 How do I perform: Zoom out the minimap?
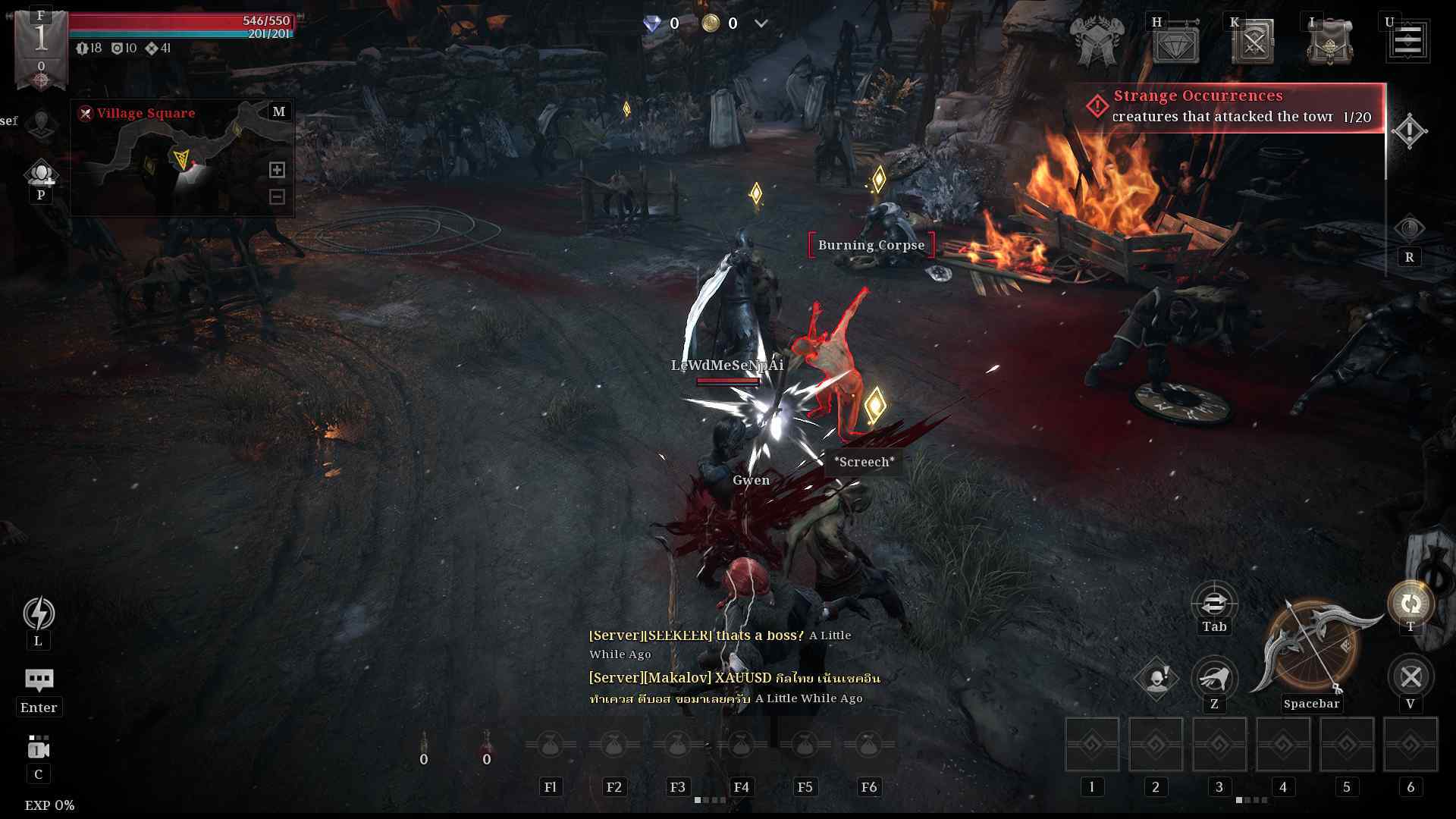(277, 197)
